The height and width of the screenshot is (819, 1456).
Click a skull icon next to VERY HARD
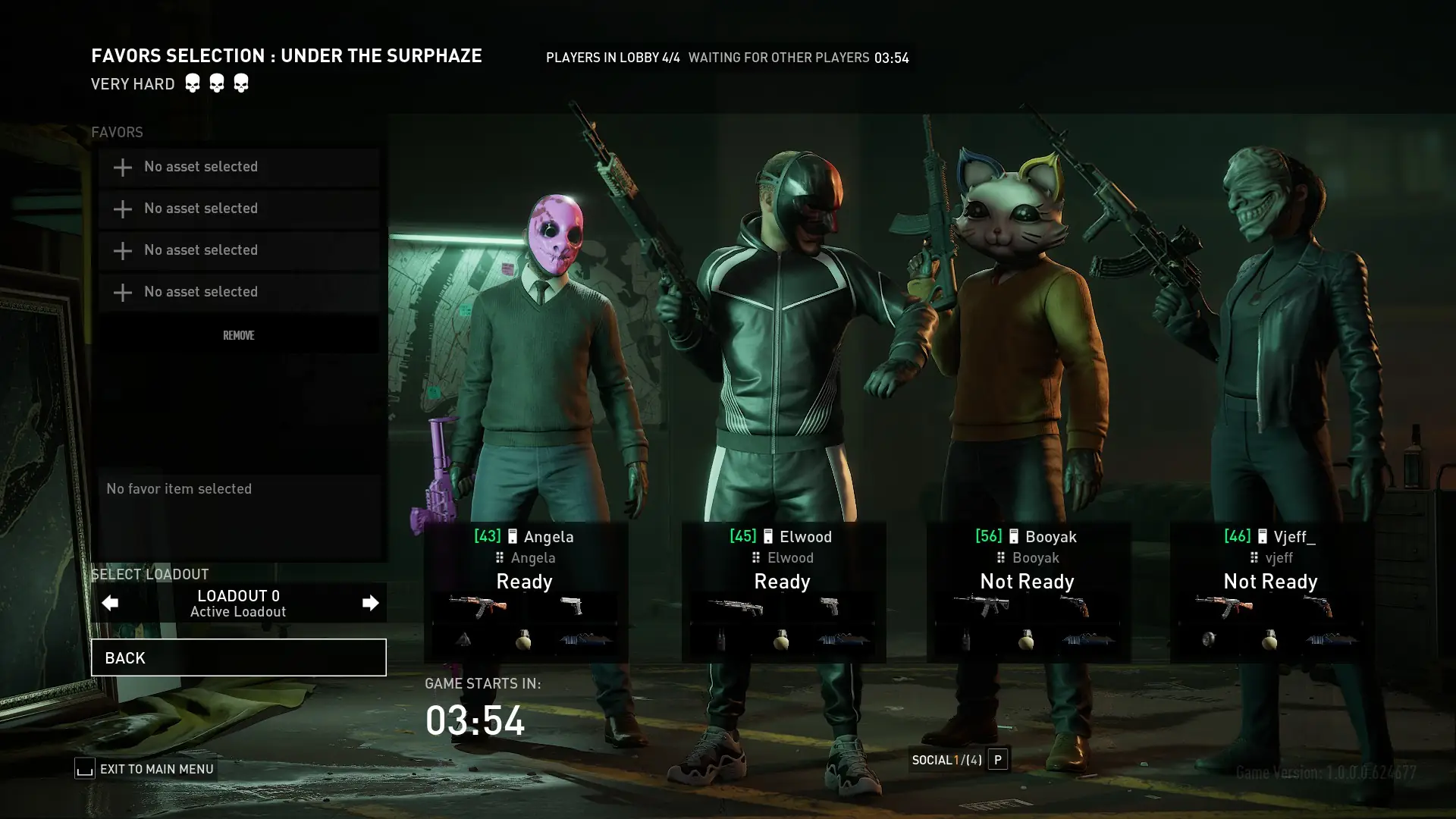193,82
